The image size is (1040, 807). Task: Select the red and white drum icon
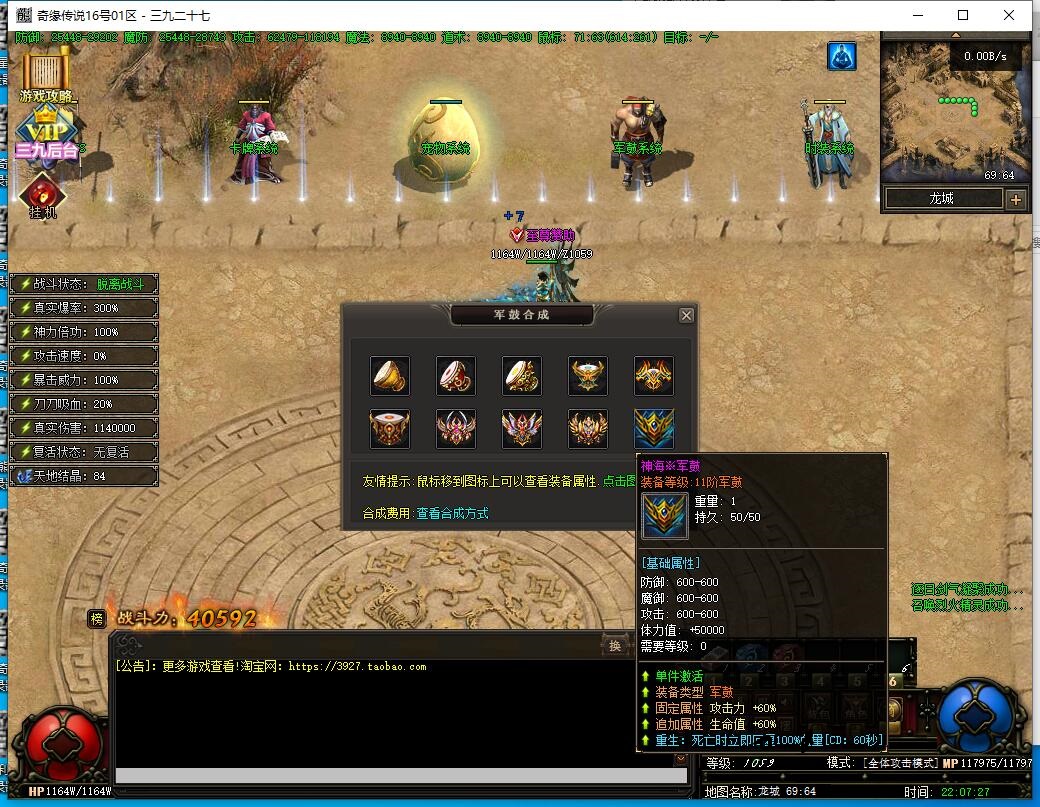point(456,376)
